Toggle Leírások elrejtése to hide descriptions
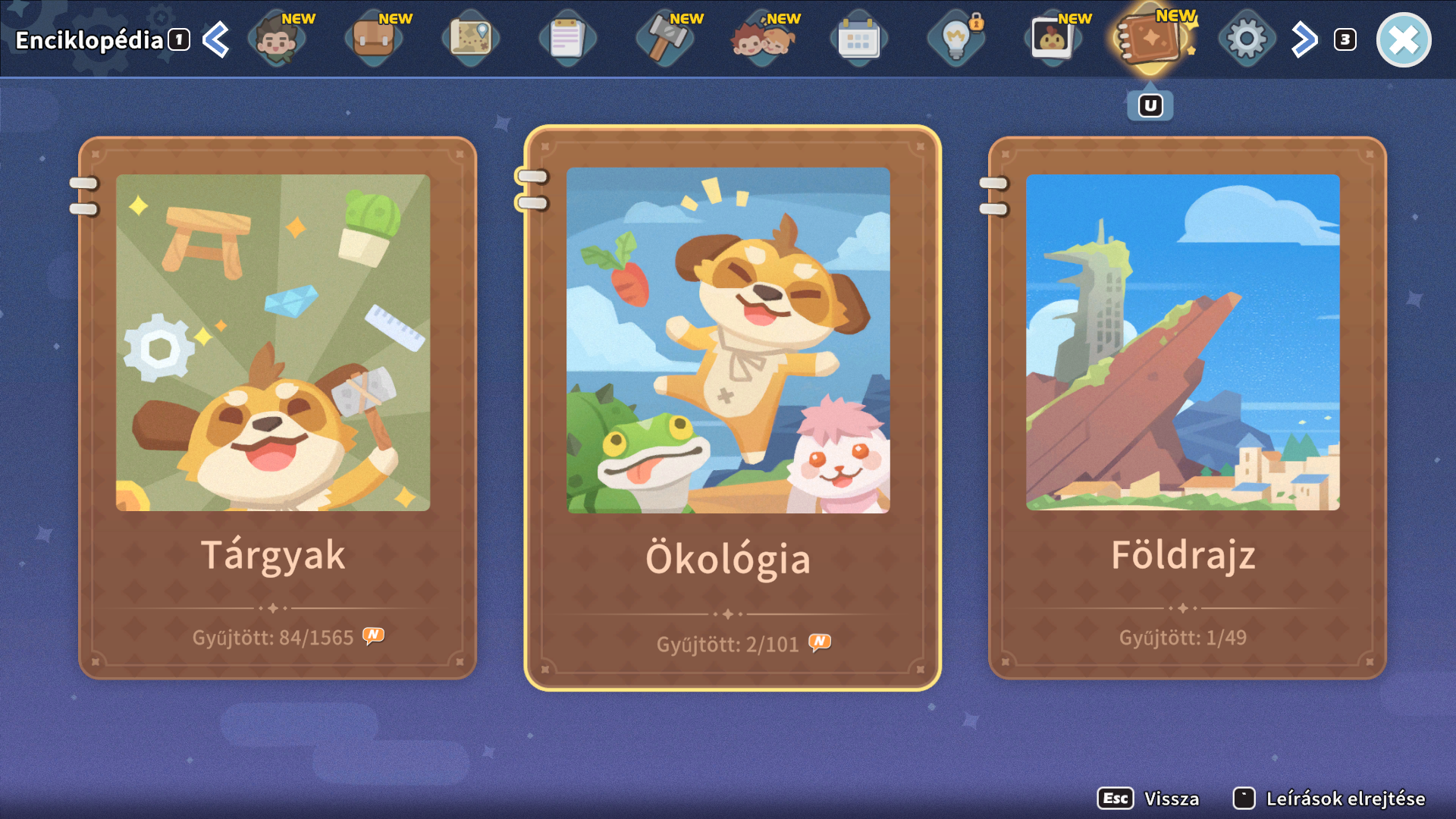 point(1329,799)
